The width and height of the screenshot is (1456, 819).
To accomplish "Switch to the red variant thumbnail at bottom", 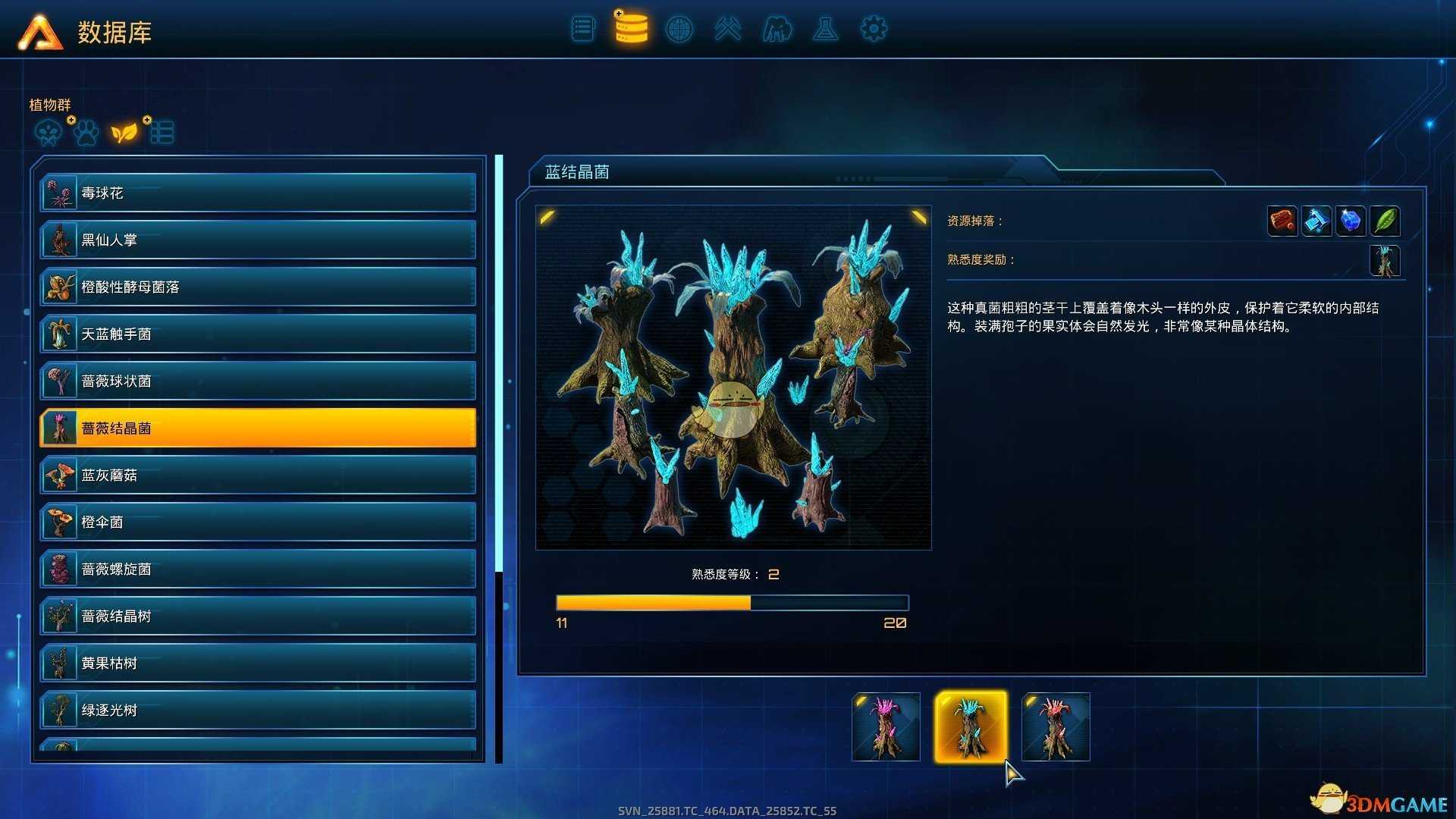I will (x=1055, y=726).
